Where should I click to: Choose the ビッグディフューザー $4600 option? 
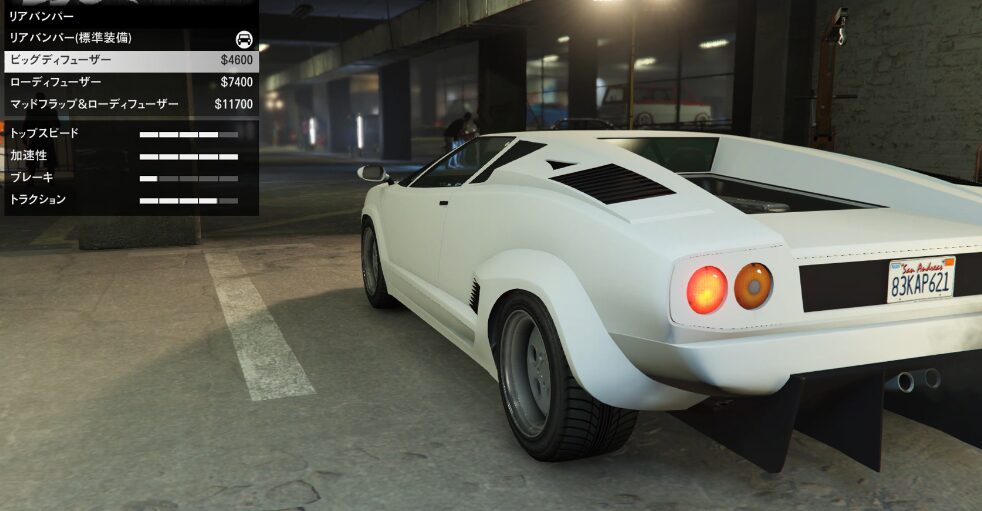128,60
